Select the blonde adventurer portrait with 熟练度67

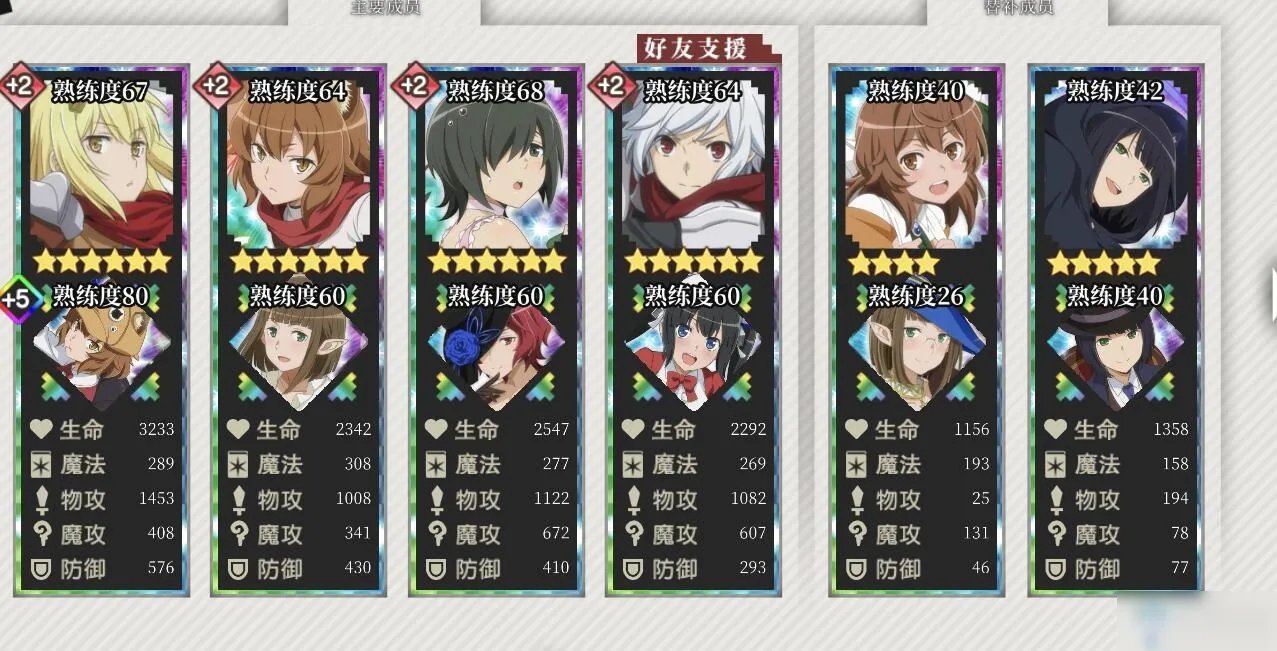click(x=101, y=170)
